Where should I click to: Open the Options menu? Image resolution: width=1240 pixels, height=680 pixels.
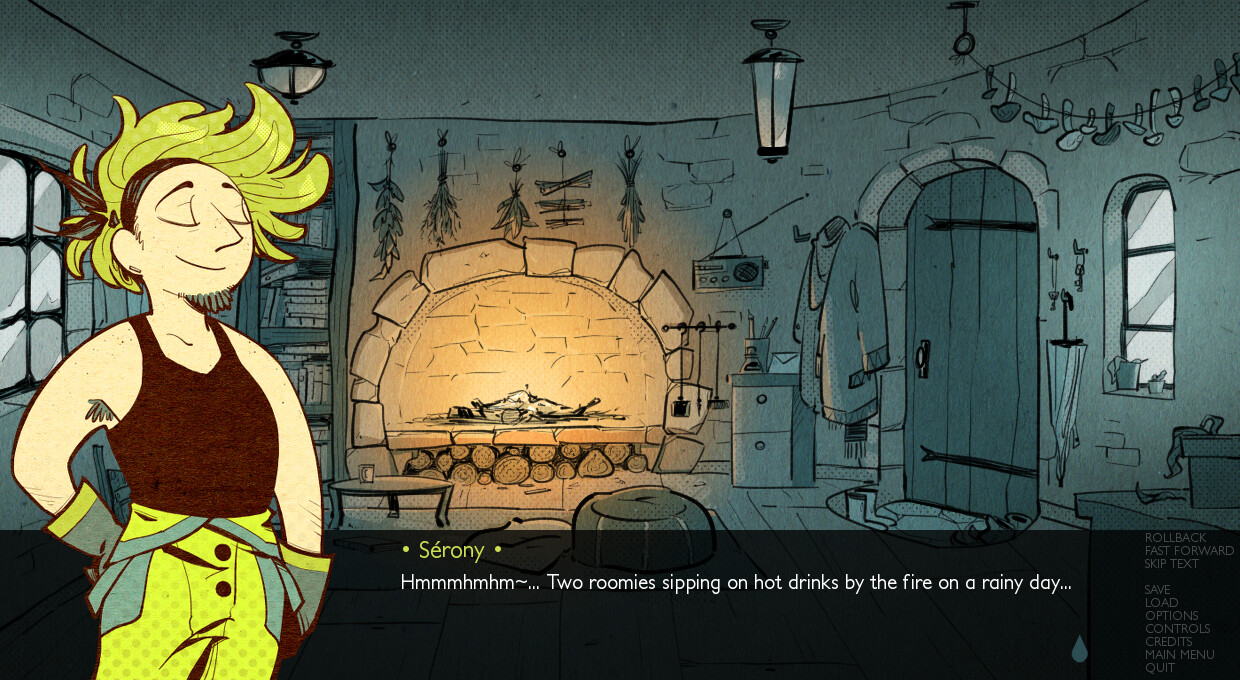[1171, 616]
